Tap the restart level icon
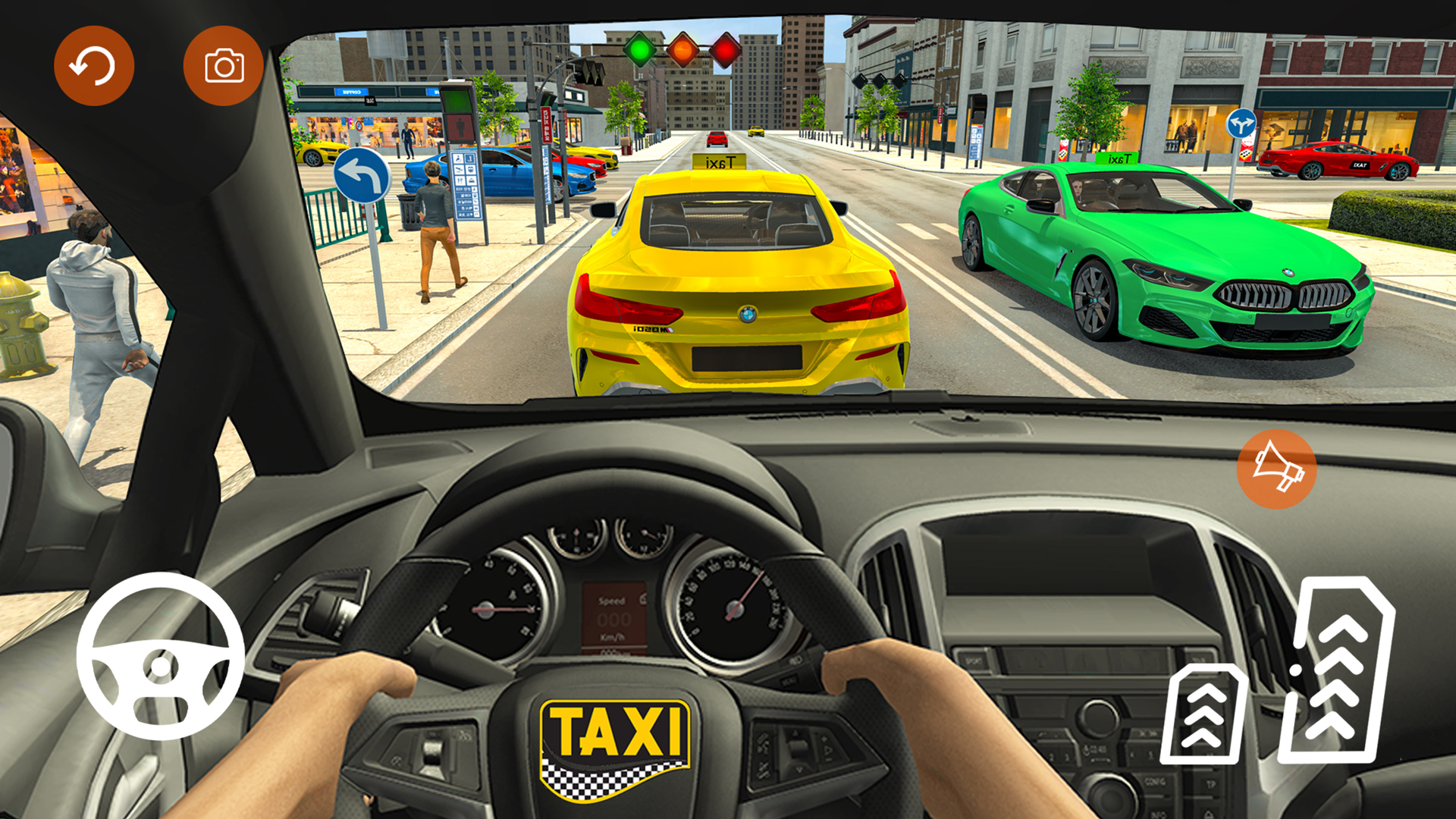The image size is (1456, 819). tap(94, 65)
